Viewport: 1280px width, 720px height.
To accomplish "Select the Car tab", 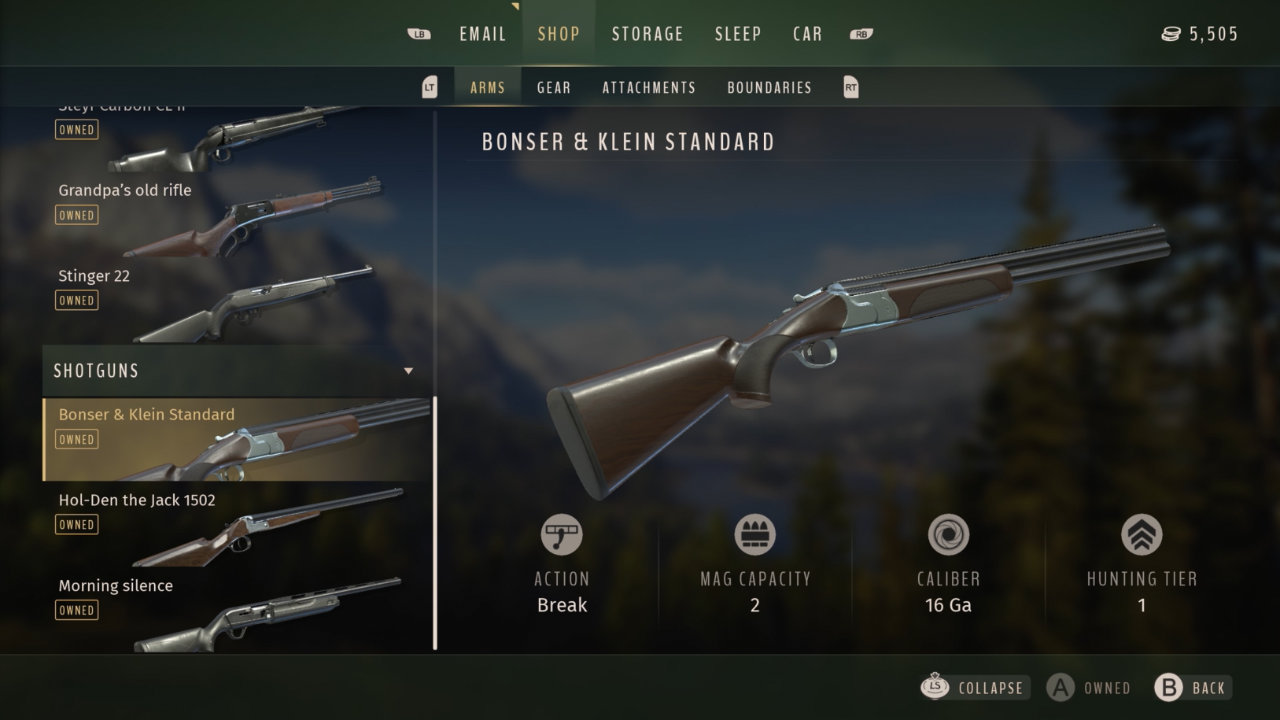I will 807,34.
